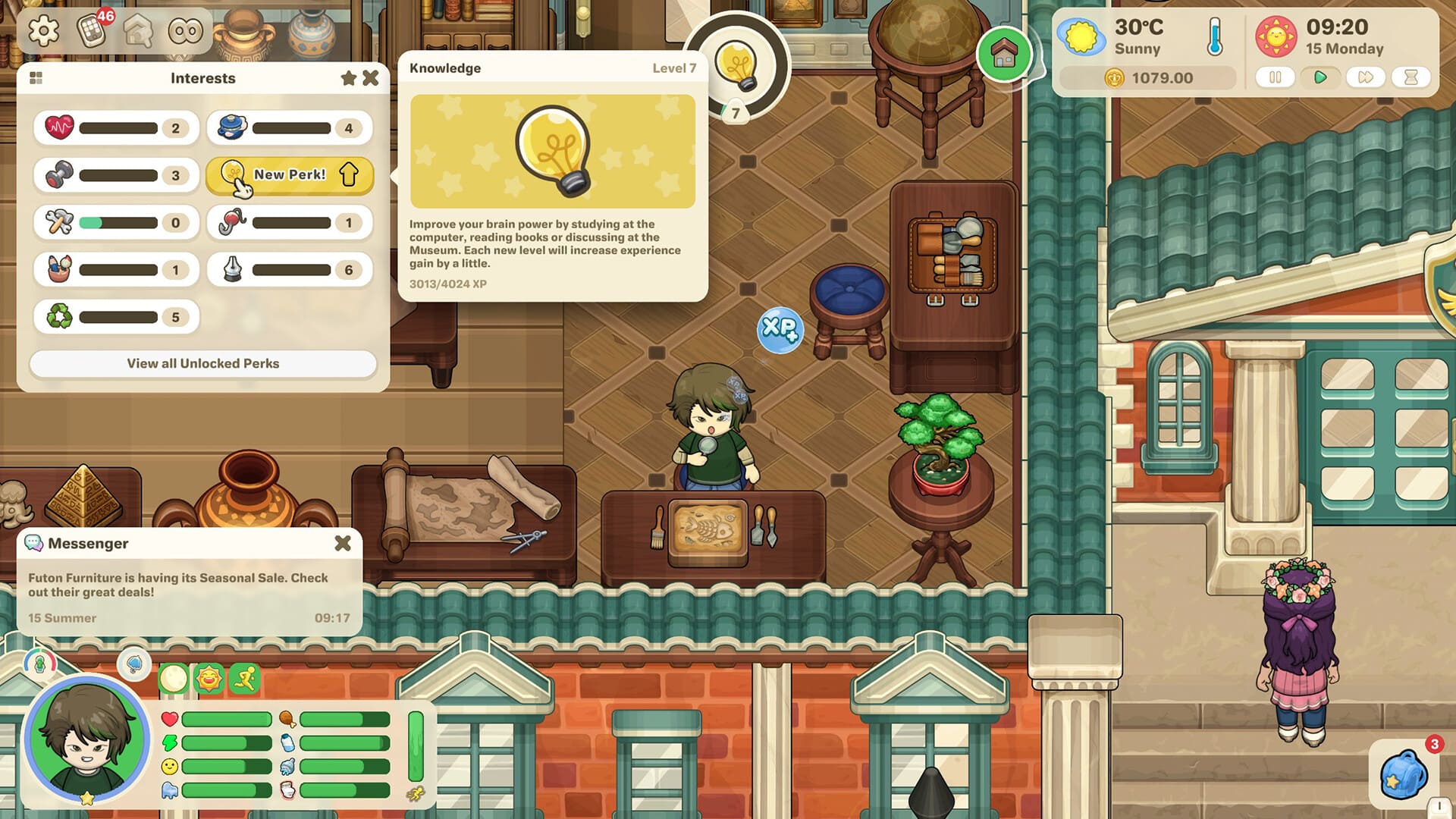This screenshot has height=819, width=1456.
Task: Pause the game time
Action: pos(1276,77)
